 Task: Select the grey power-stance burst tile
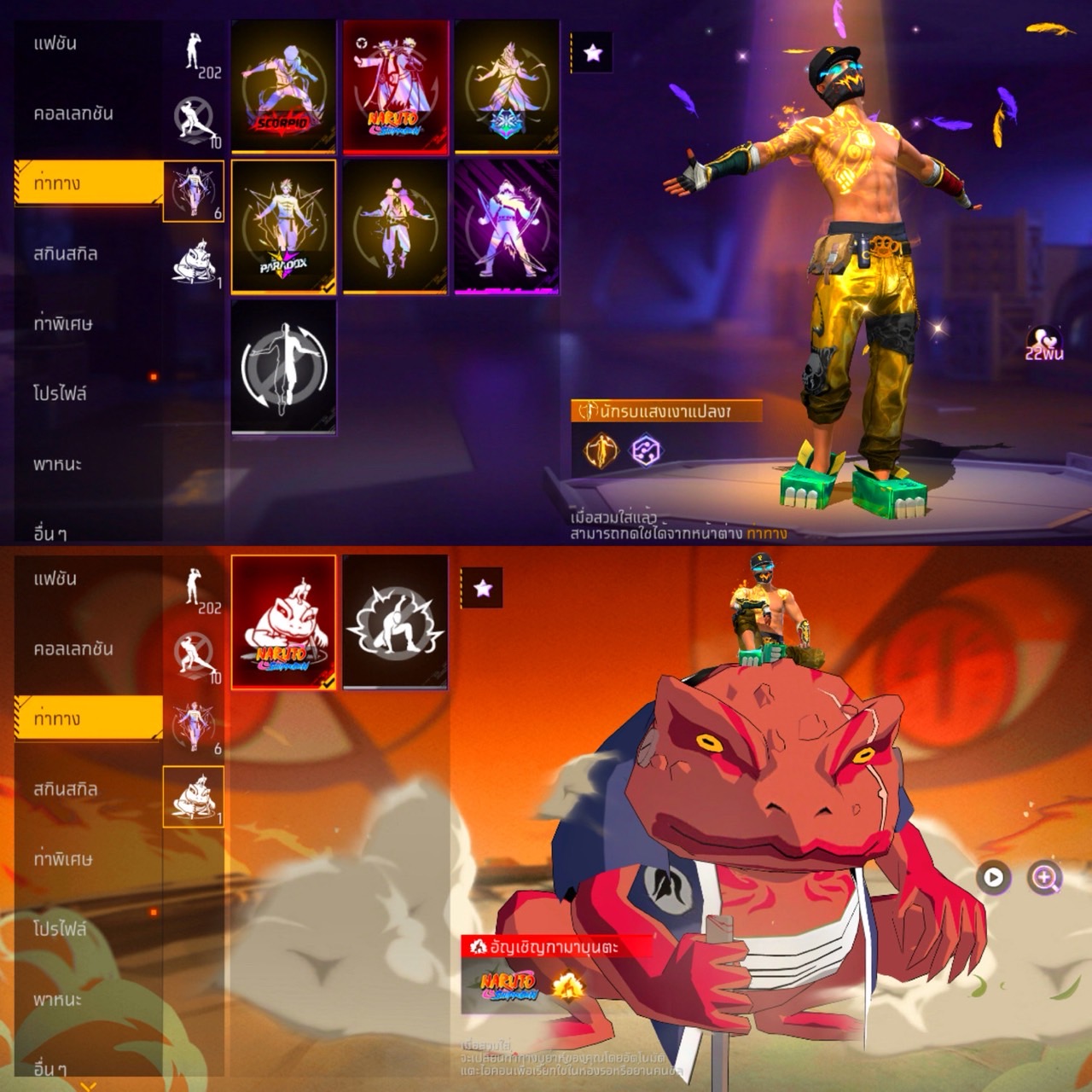395,621
